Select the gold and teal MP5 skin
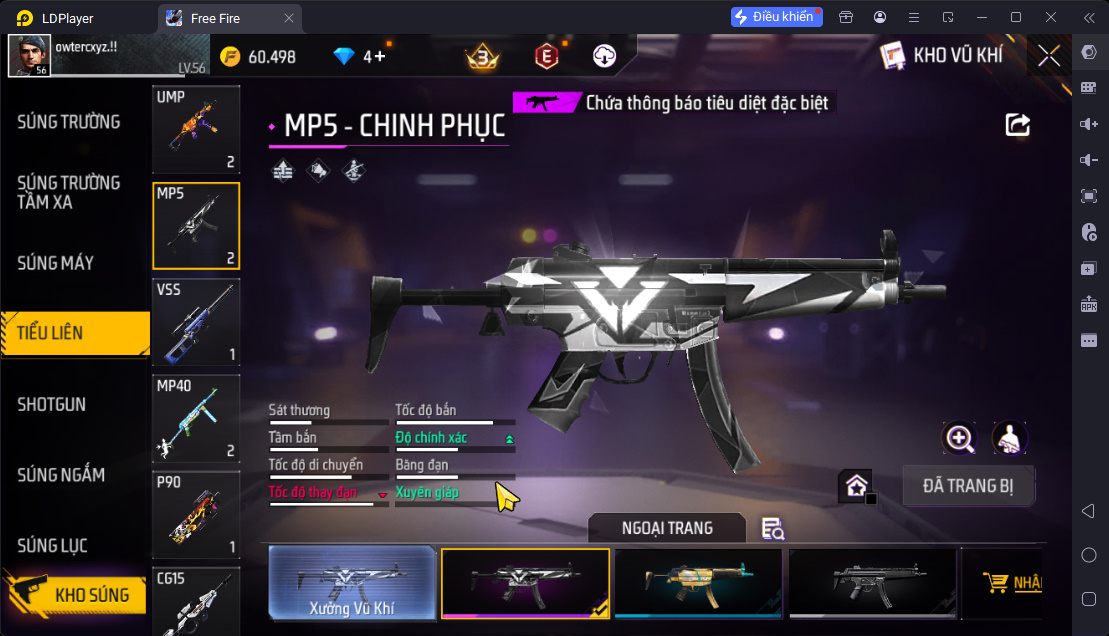 tap(698, 583)
